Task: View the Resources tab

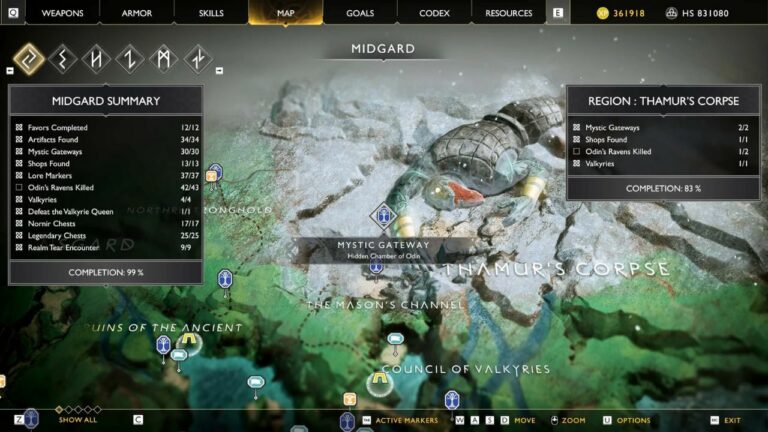Action: pyautogui.click(x=508, y=13)
